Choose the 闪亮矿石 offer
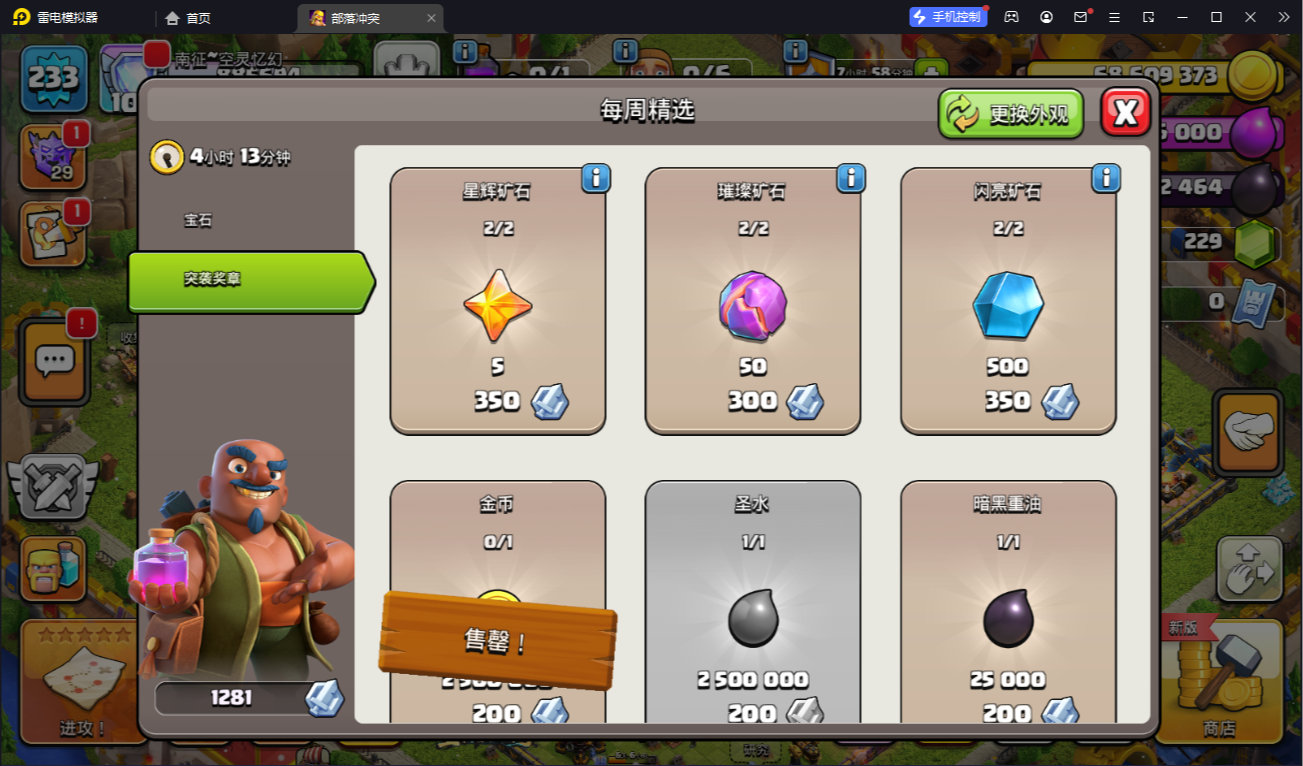 pyautogui.click(x=1008, y=301)
